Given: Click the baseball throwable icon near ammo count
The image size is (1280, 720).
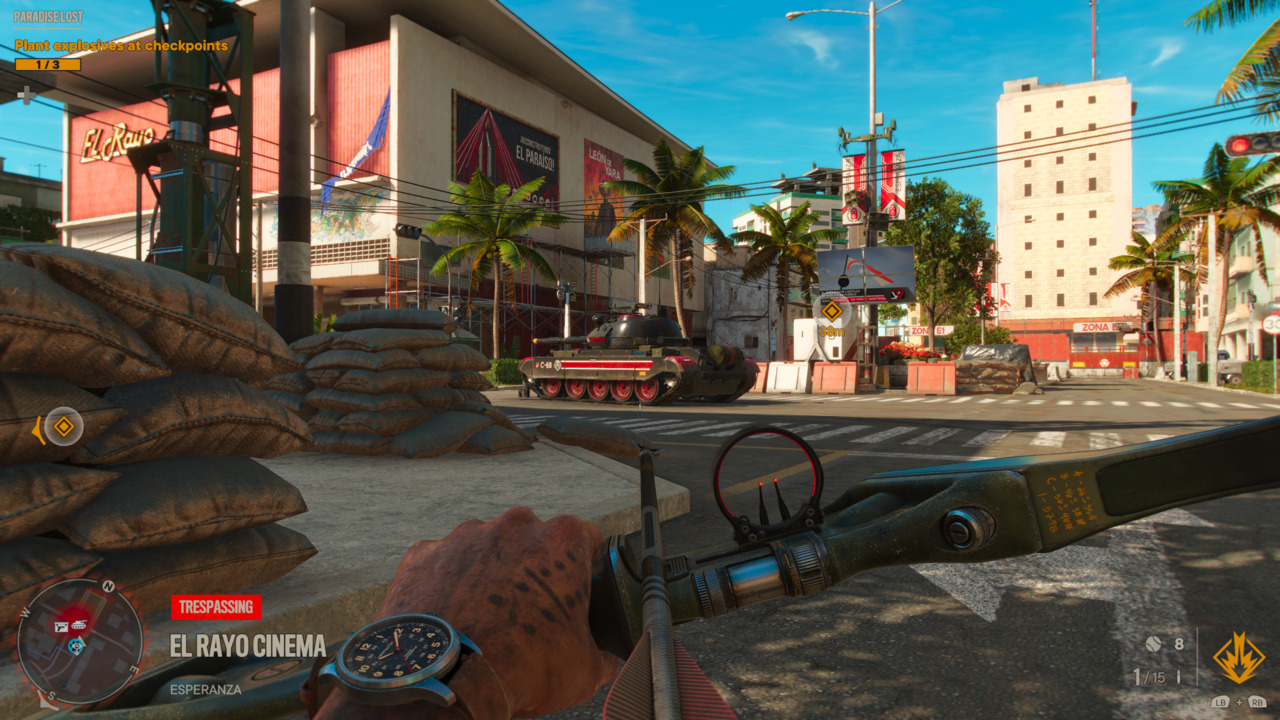Looking at the screenshot, I should click(1152, 644).
